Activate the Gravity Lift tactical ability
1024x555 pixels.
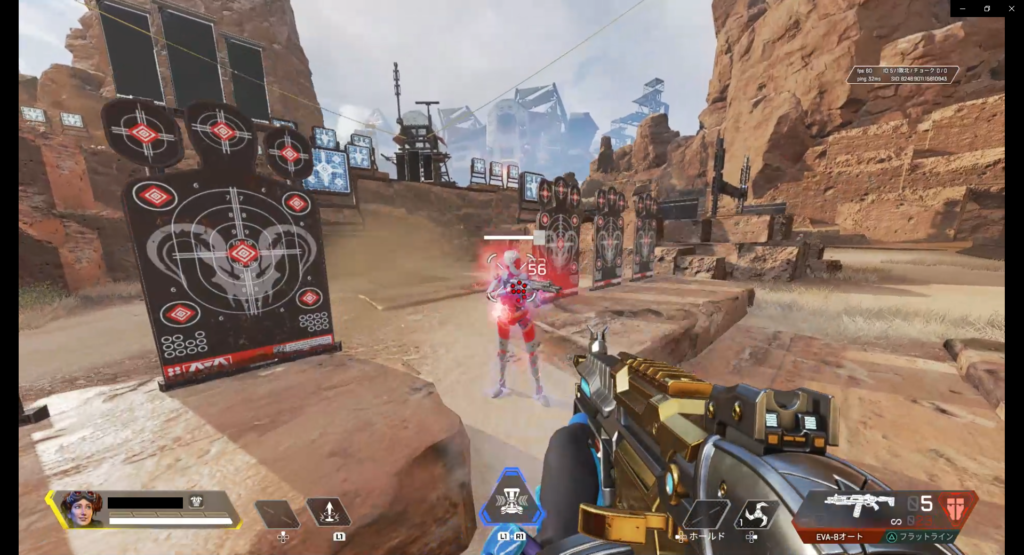tap(328, 514)
